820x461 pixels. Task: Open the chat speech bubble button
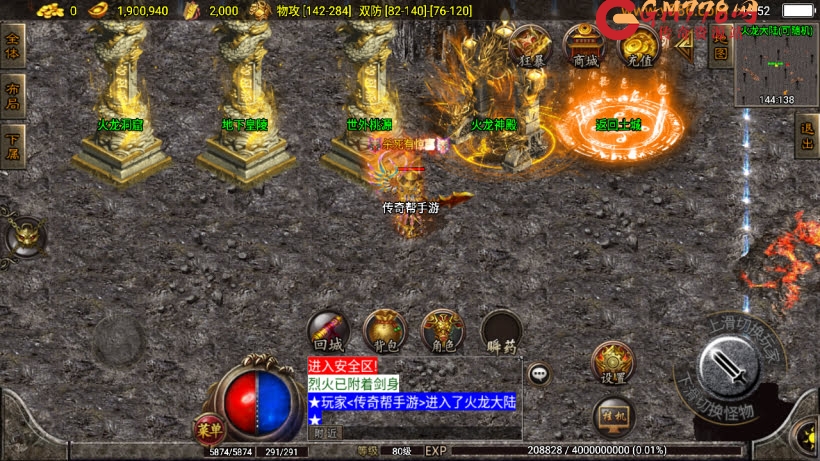tap(539, 374)
